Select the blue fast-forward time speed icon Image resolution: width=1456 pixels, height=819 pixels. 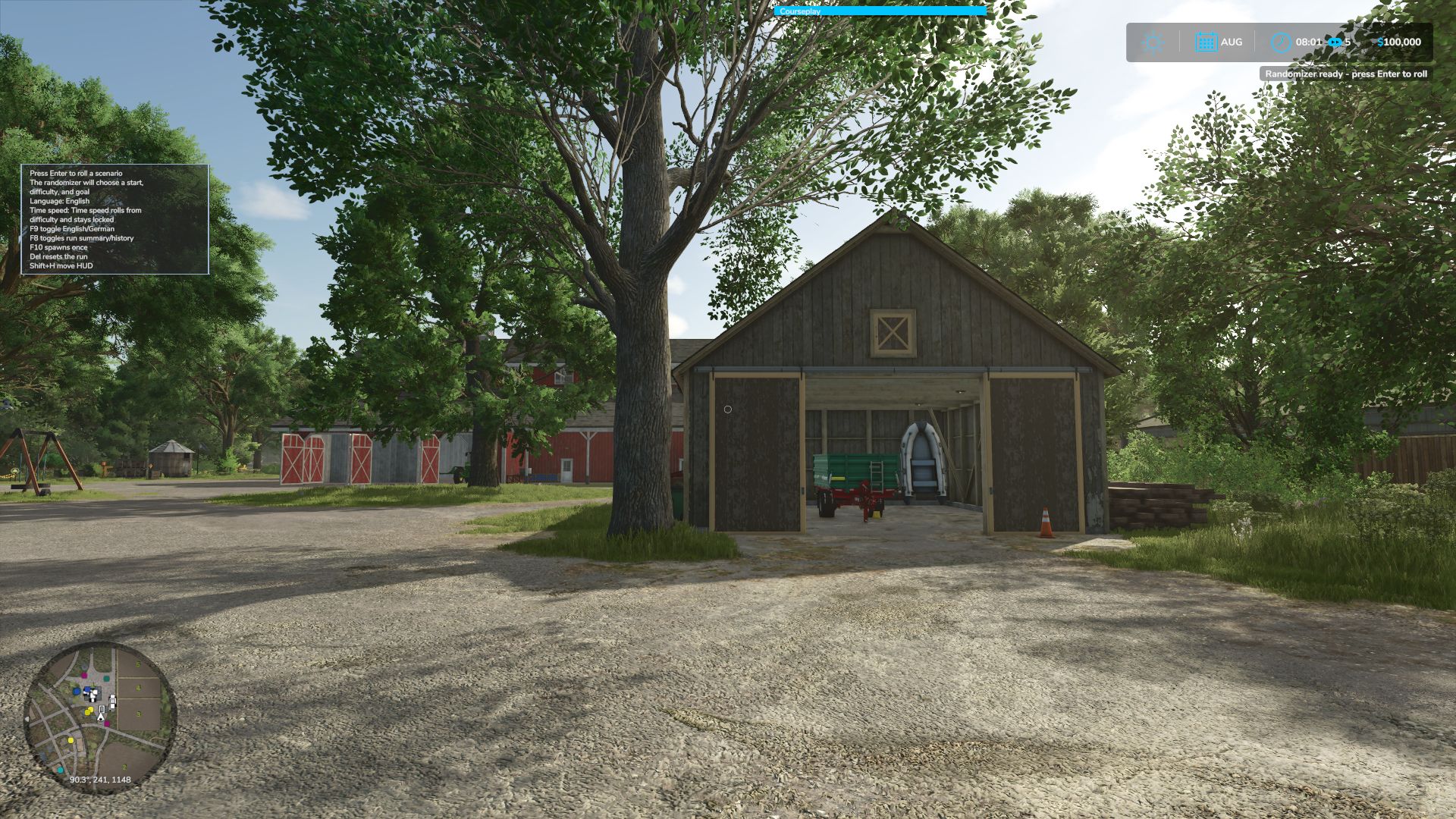pyautogui.click(x=1335, y=42)
